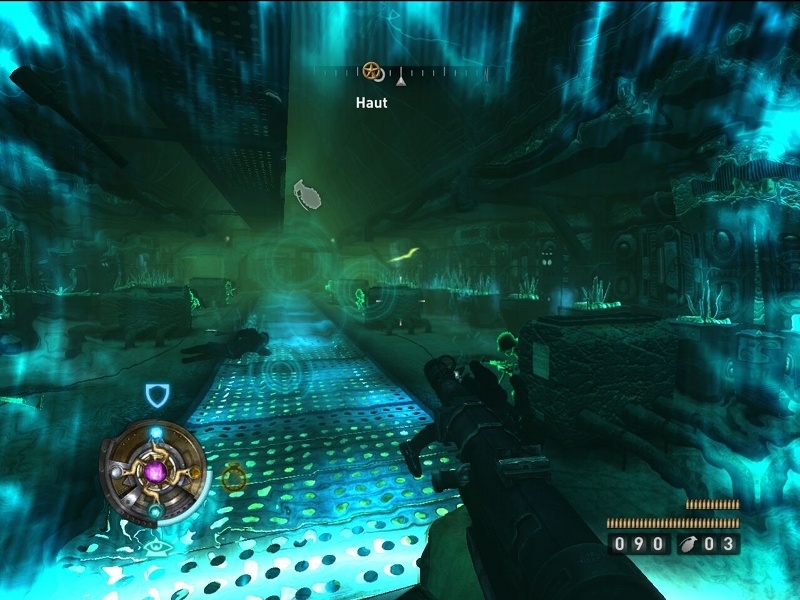Select the Veil medallion power wheel
The image size is (800, 600).
(156, 468)
